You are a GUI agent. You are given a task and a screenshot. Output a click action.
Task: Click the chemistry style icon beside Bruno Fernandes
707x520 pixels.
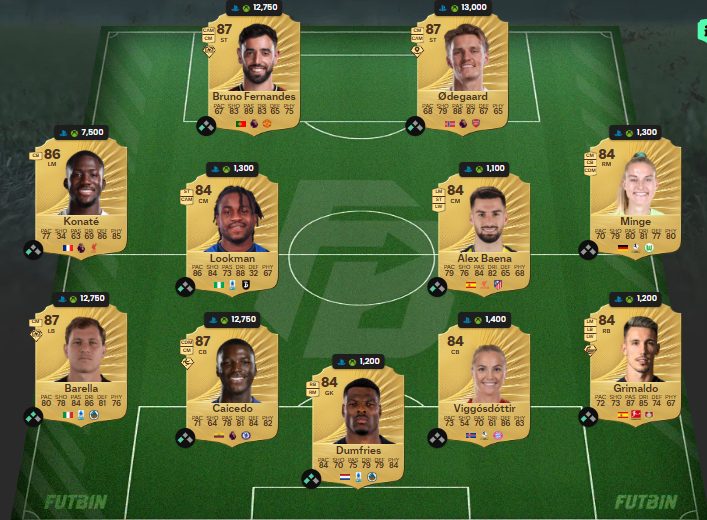(207, 127)
